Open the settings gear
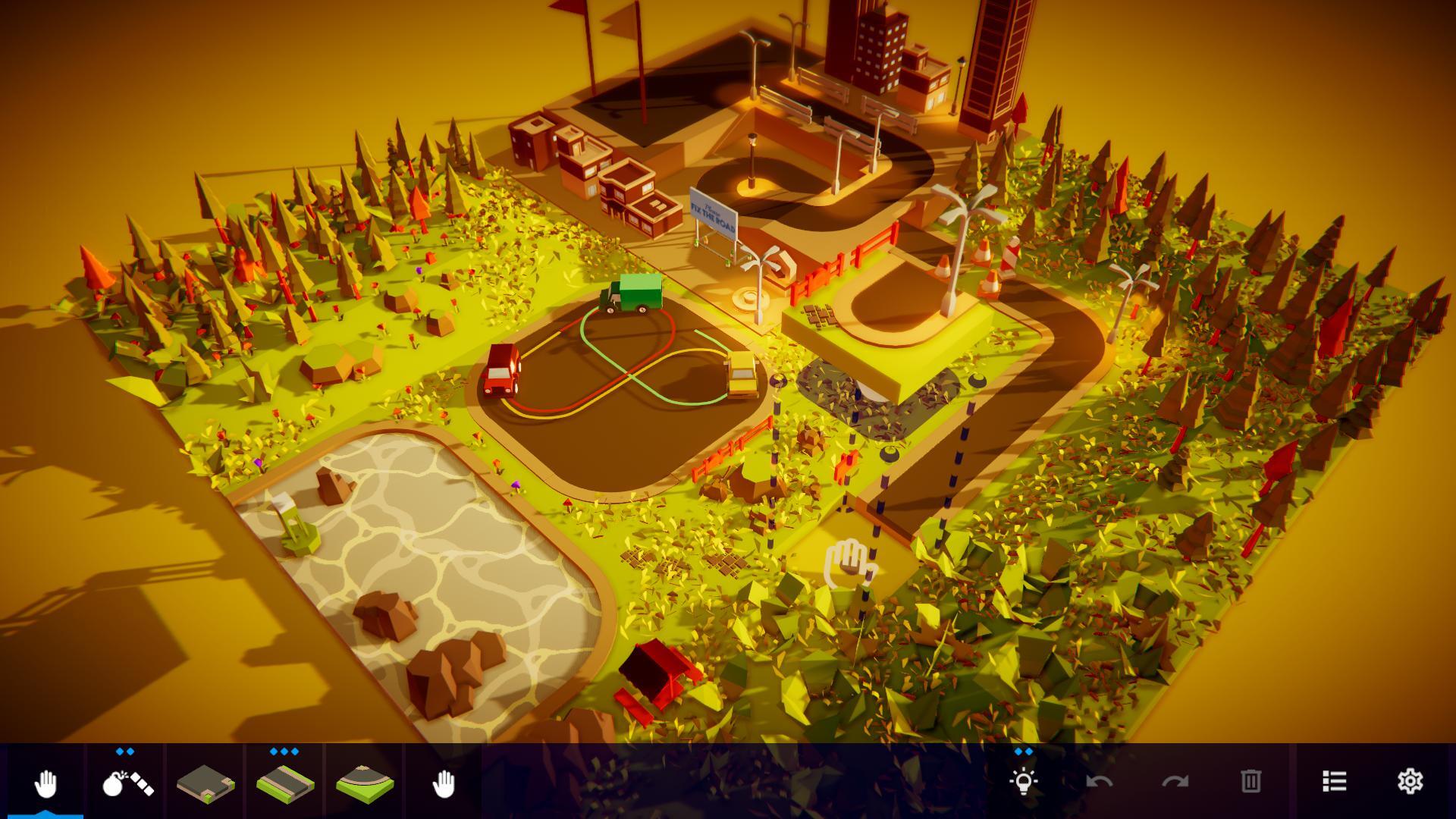Image resolution: width=1456 pixels, height=819 pixels. tap(1409, 778)
